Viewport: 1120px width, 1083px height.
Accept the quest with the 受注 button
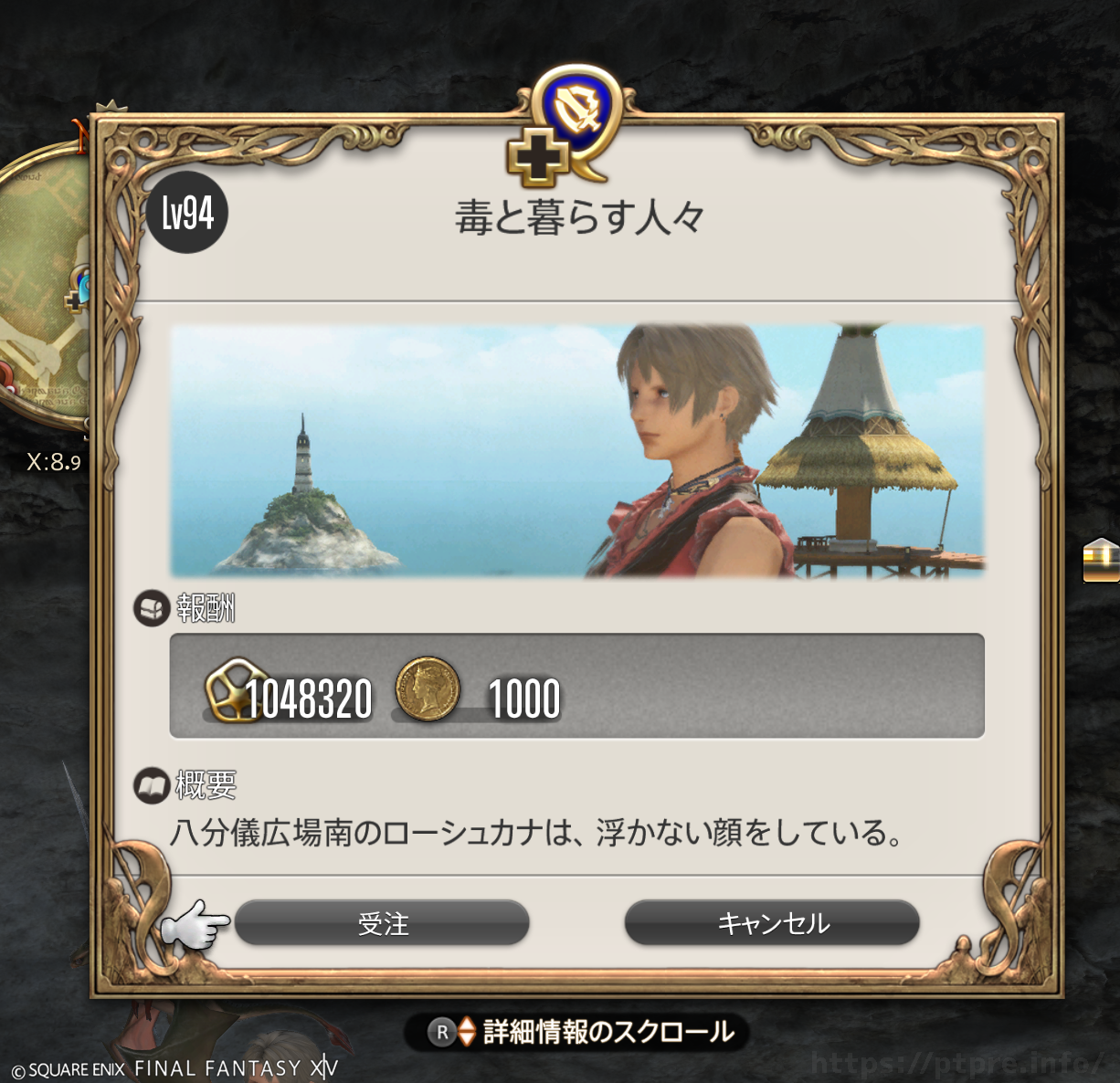382,923
